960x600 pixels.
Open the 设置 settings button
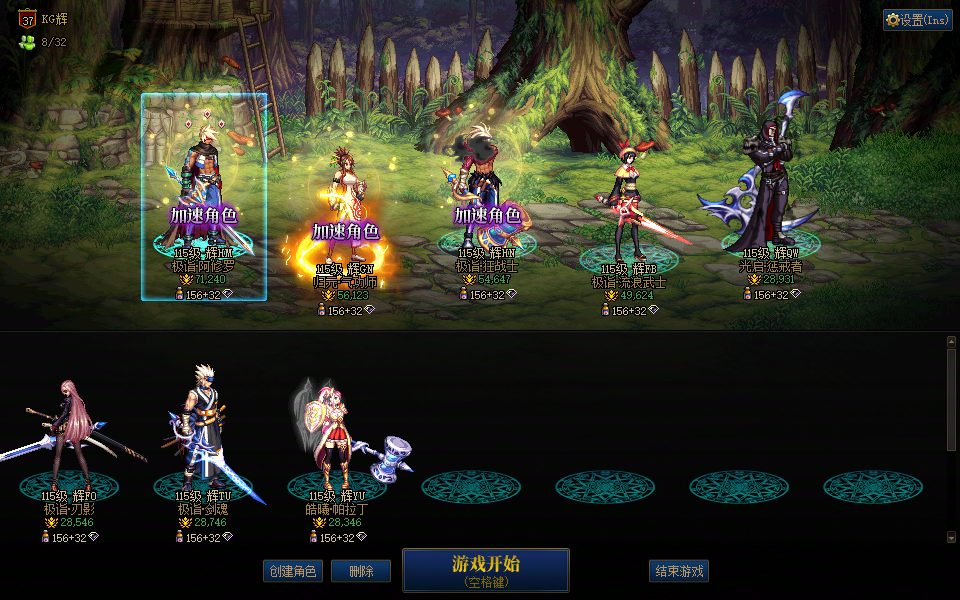(x=917, y=20)
